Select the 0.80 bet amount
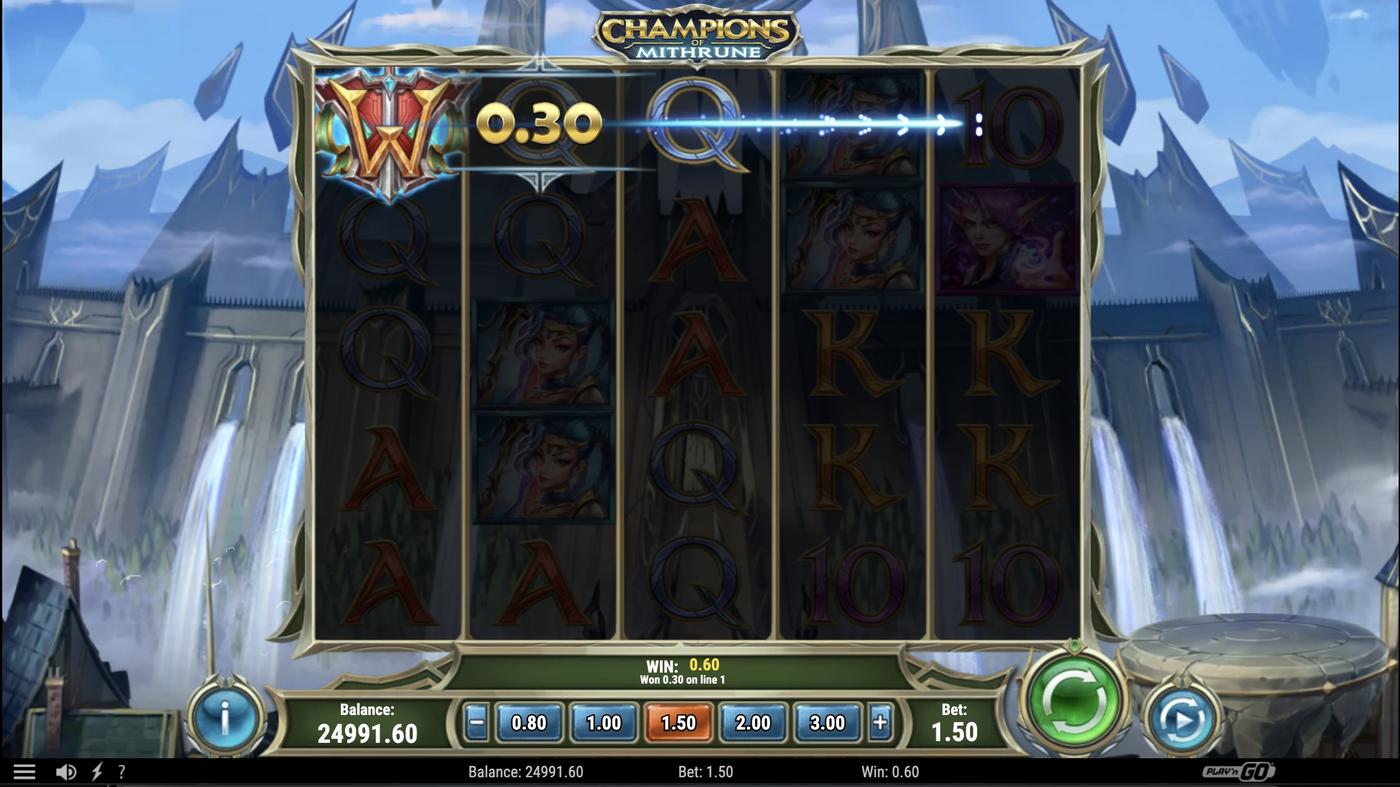 [528, 722]
